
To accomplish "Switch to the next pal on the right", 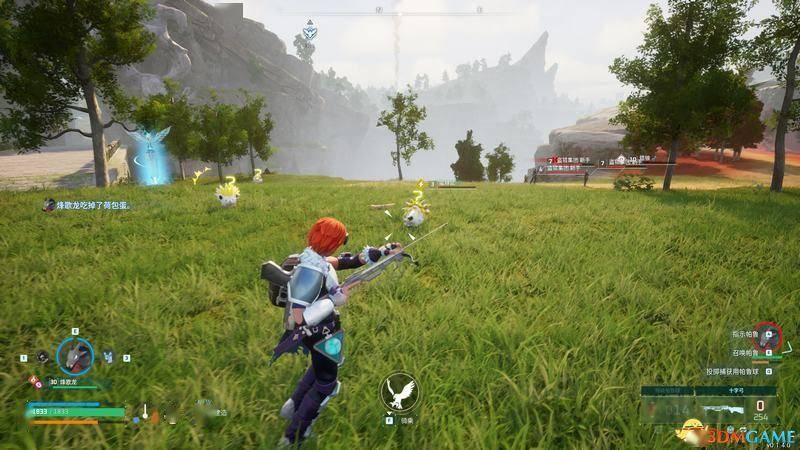I will (x=108, y=357).
